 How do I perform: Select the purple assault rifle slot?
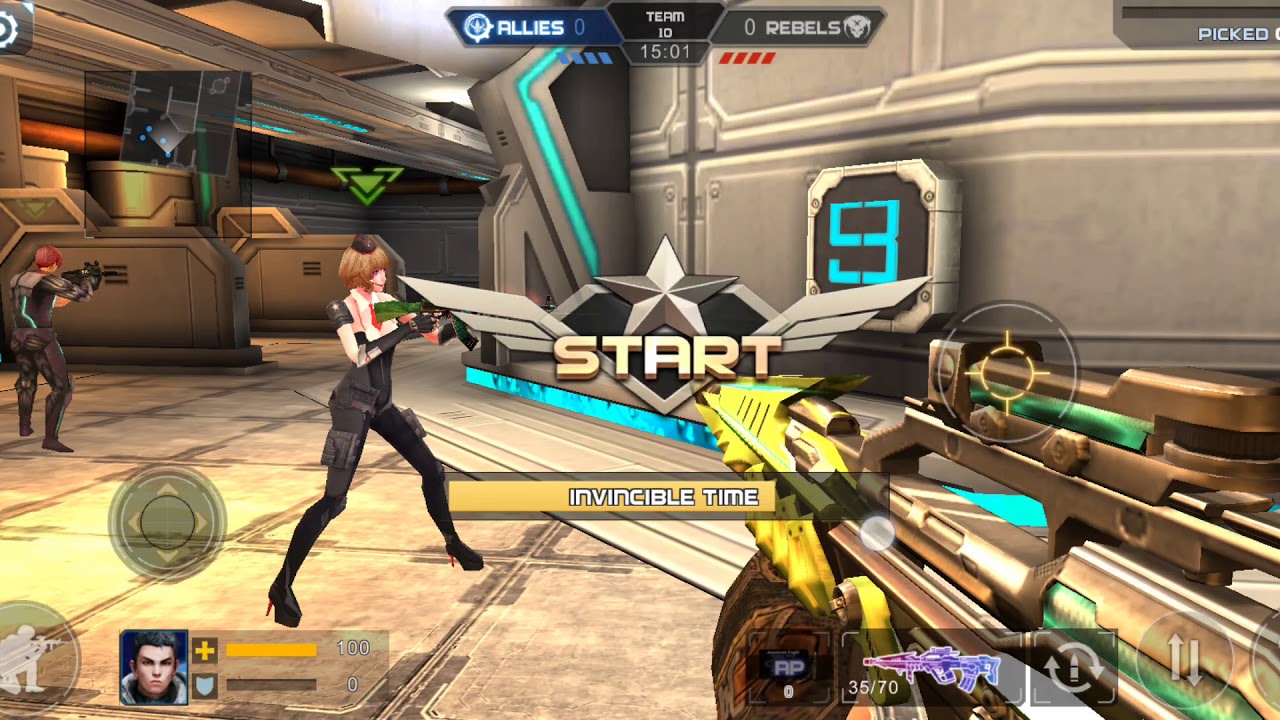[x=932, y=667]
